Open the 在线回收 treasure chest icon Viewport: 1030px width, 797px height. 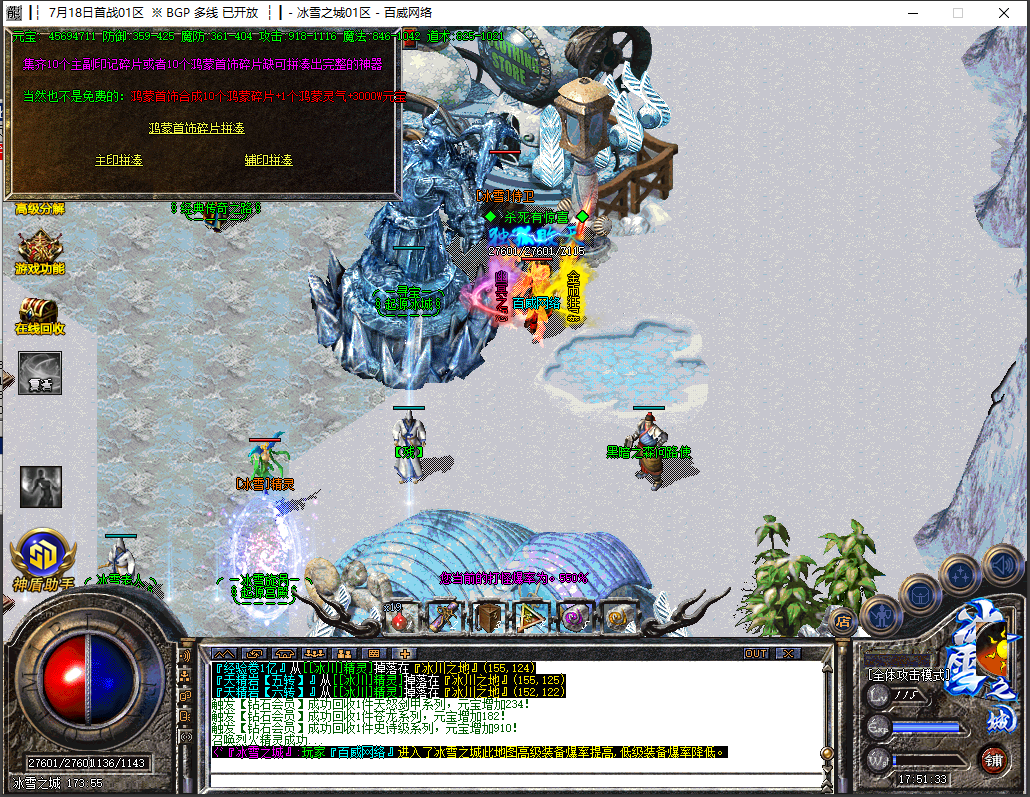pos(40,314)
